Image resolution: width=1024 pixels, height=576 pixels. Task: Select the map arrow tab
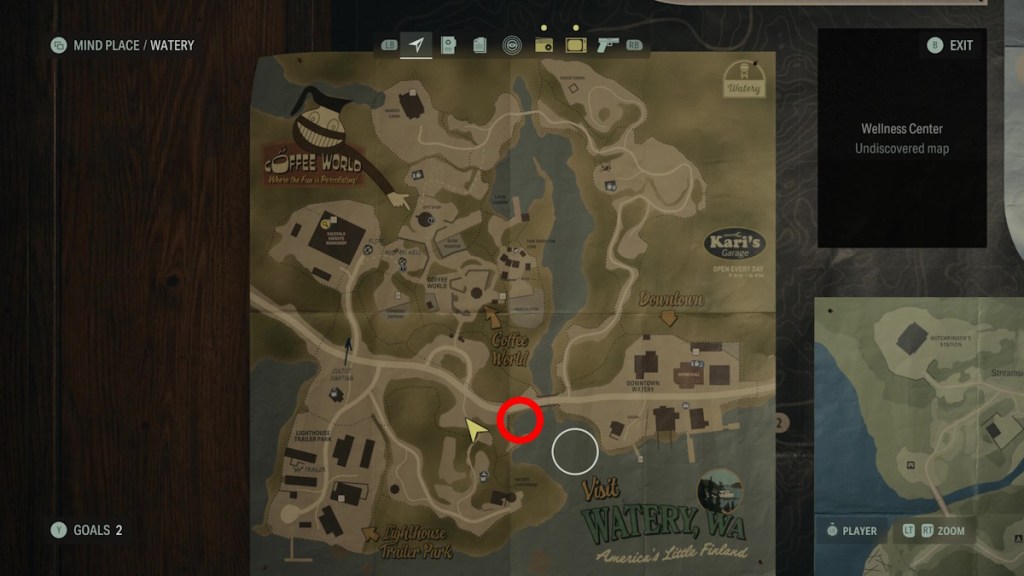[416, 45]
